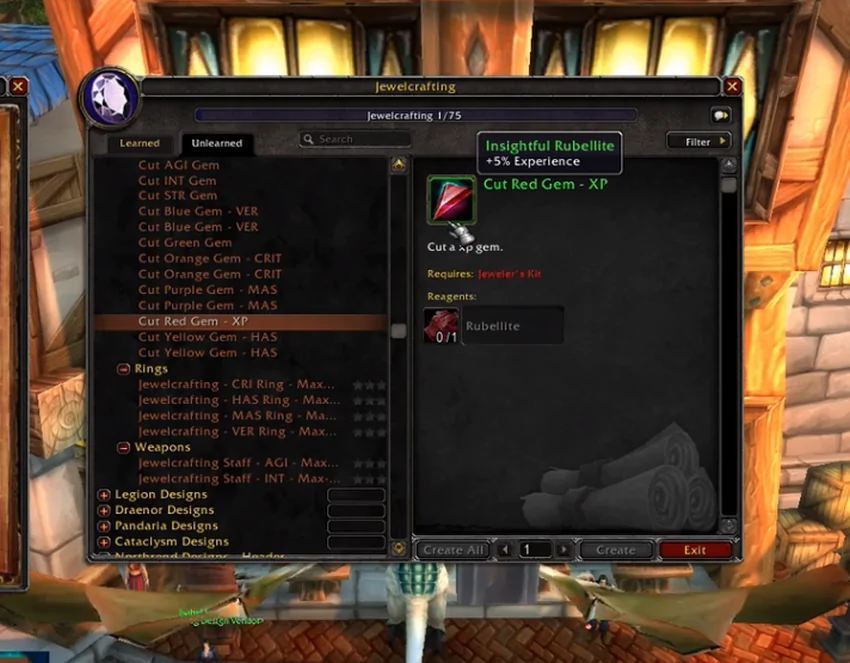Open the Filter dropdown
Screen dimensions: 850x663
[x=699, y=142]
